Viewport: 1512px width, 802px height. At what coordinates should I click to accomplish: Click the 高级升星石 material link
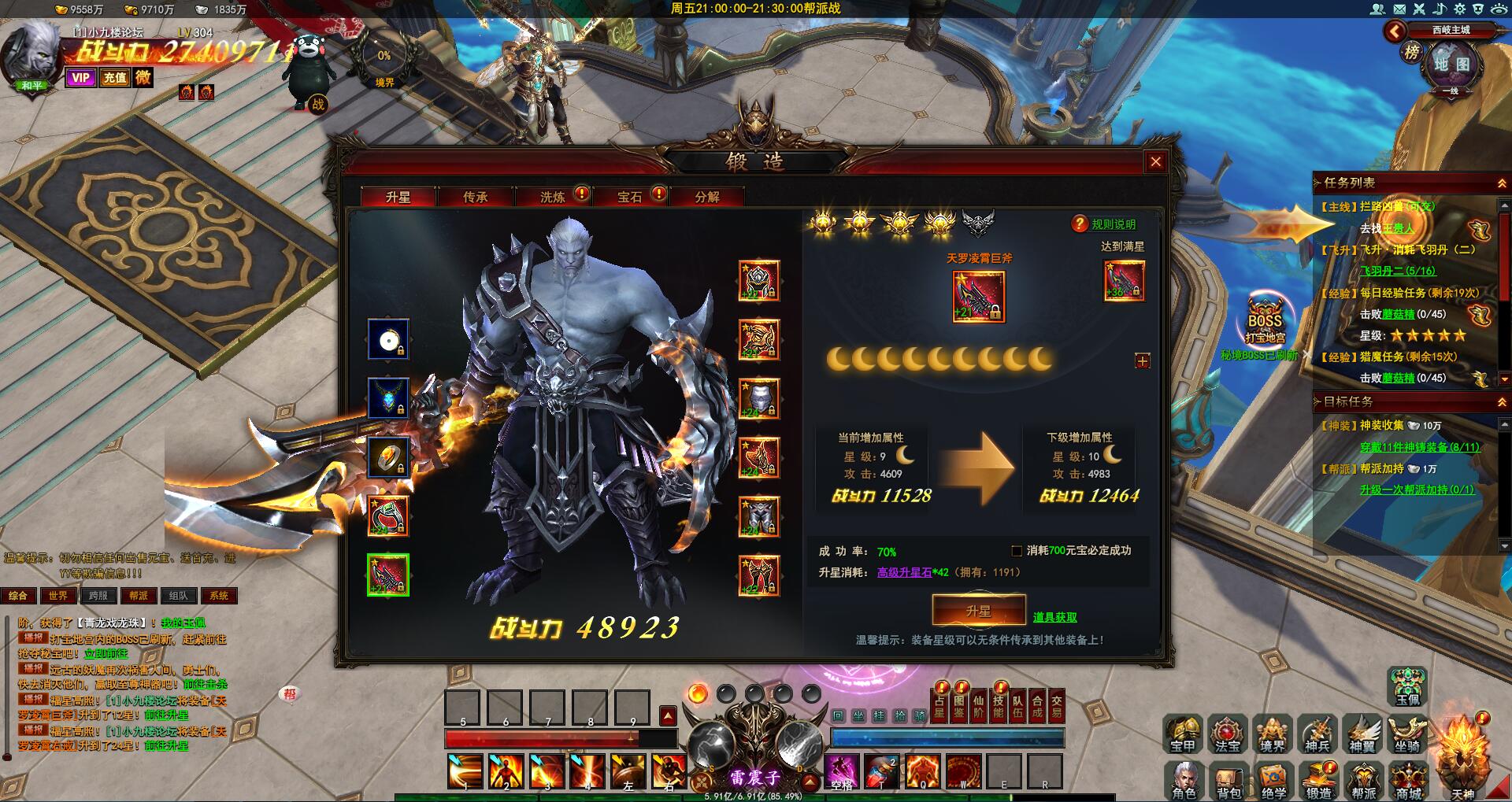coord(904,572)
